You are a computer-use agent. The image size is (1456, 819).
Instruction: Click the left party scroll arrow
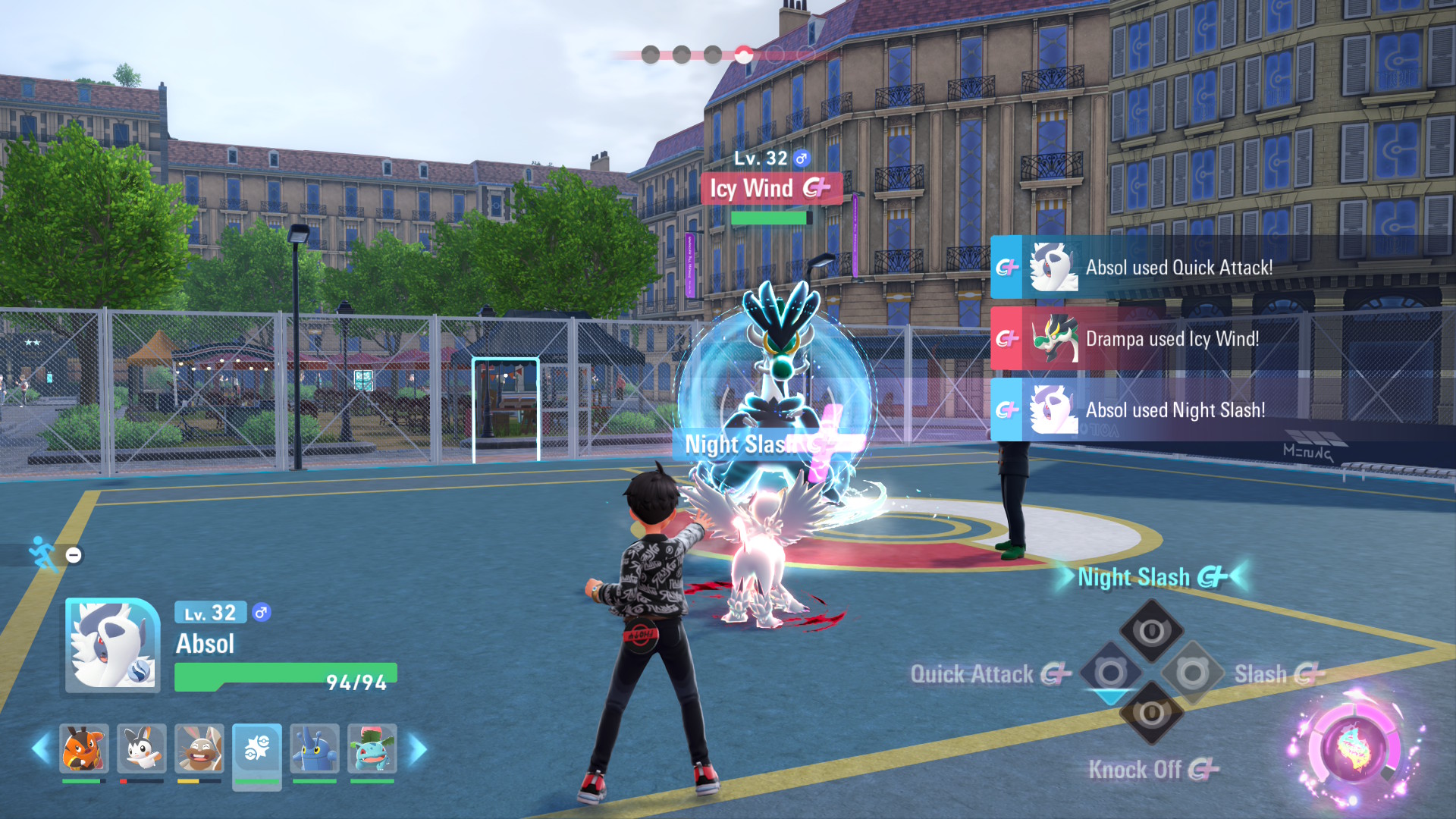[40, 749]
